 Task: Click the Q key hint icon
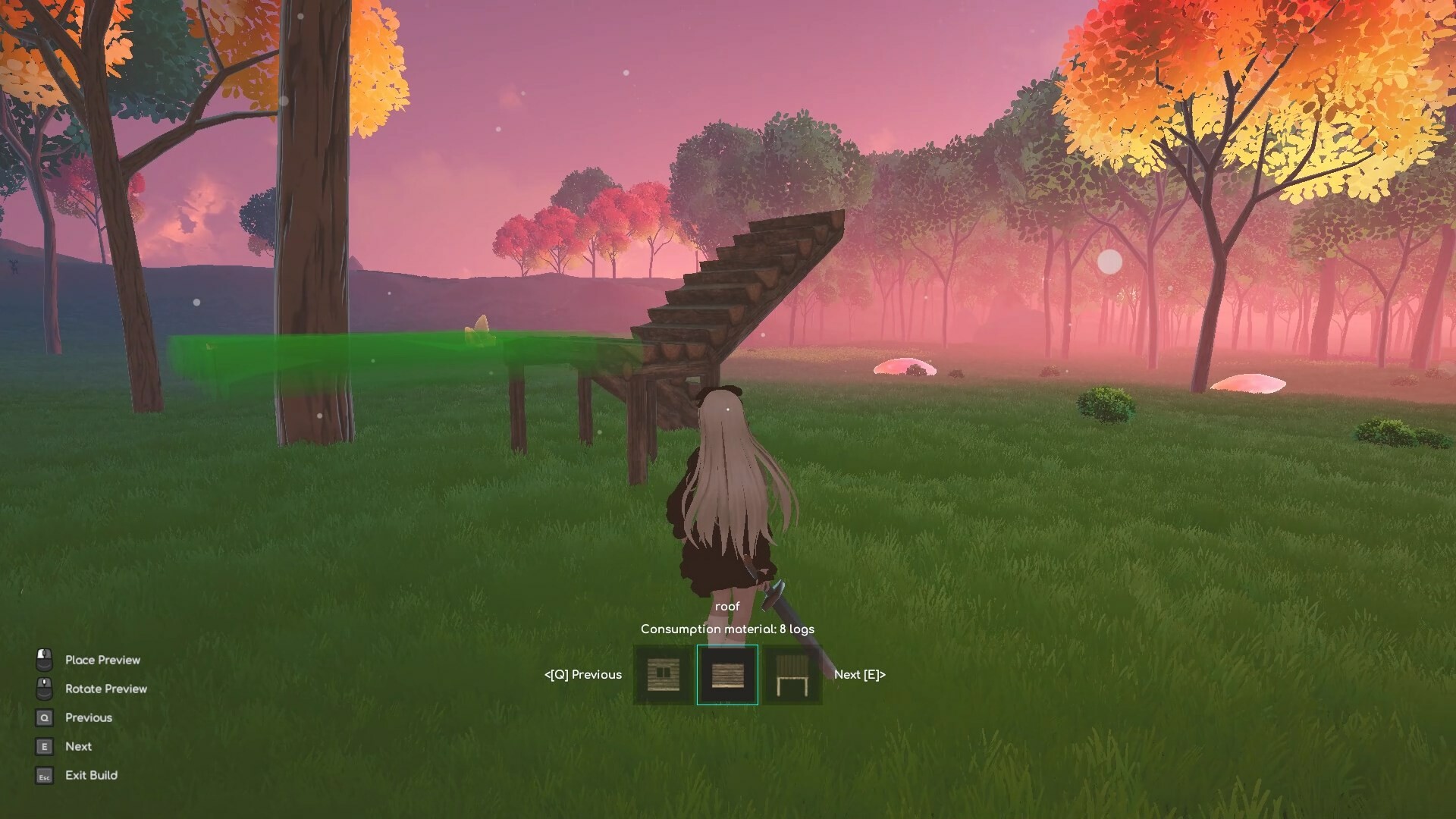pyautogui.click(x=43, y=717)
